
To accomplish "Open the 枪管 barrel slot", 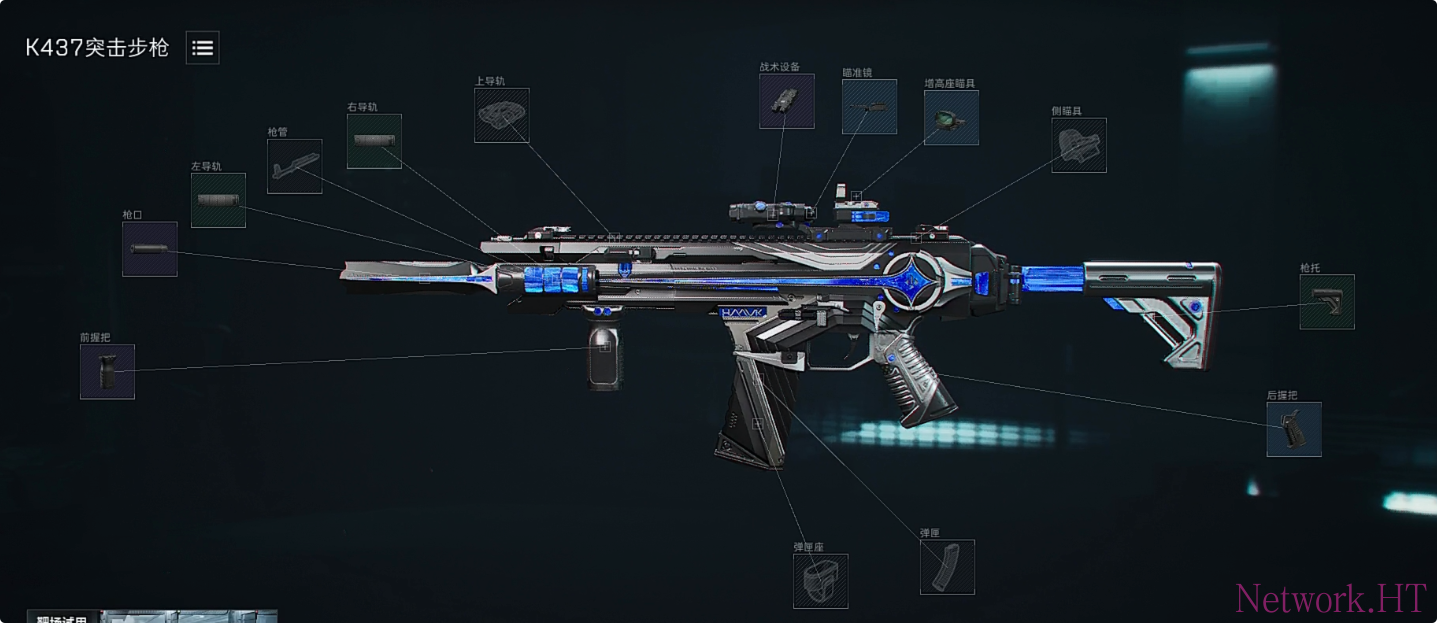I will [x=295, y=166].
